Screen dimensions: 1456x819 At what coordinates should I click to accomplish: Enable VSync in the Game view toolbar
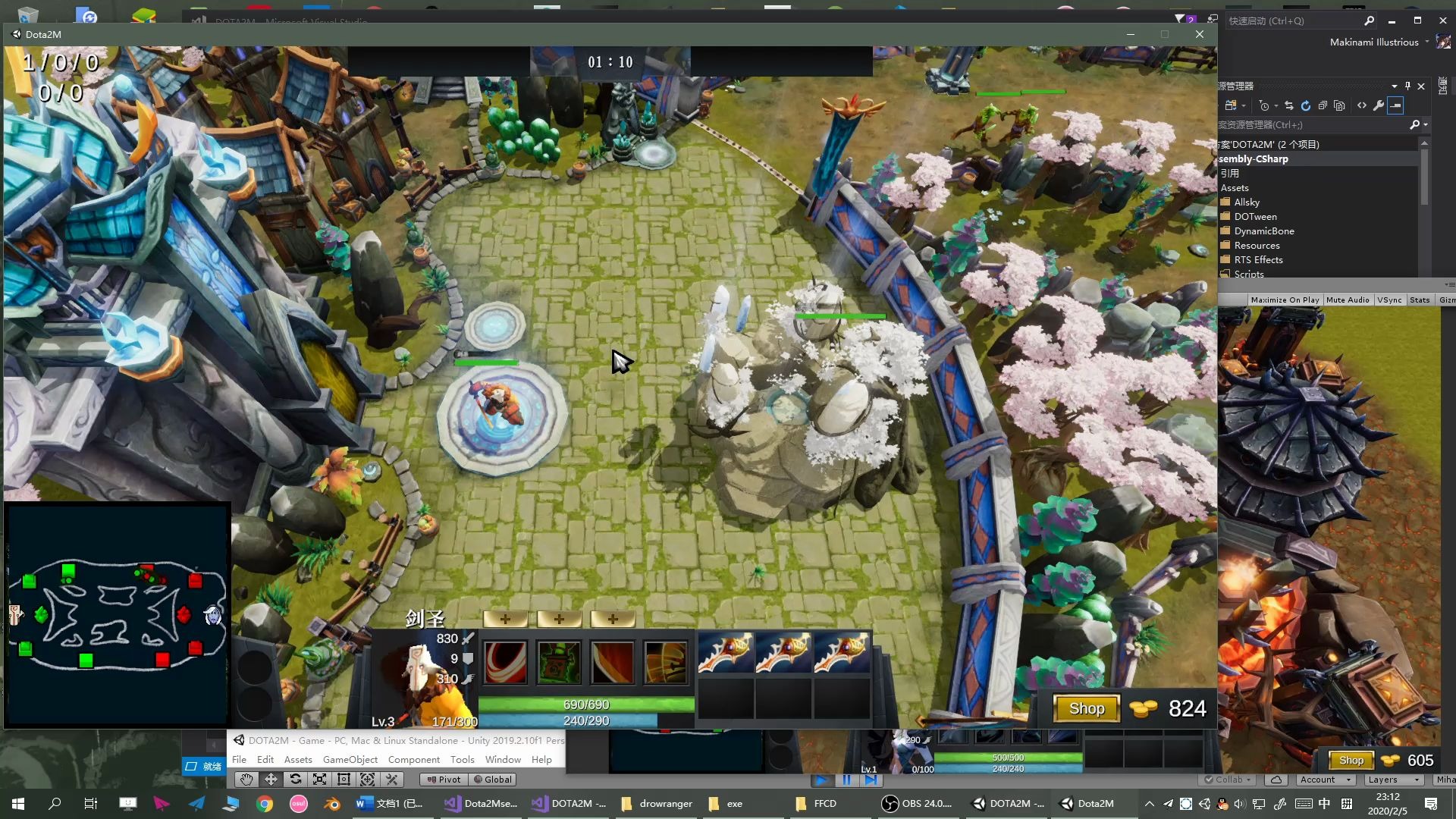1390,300
